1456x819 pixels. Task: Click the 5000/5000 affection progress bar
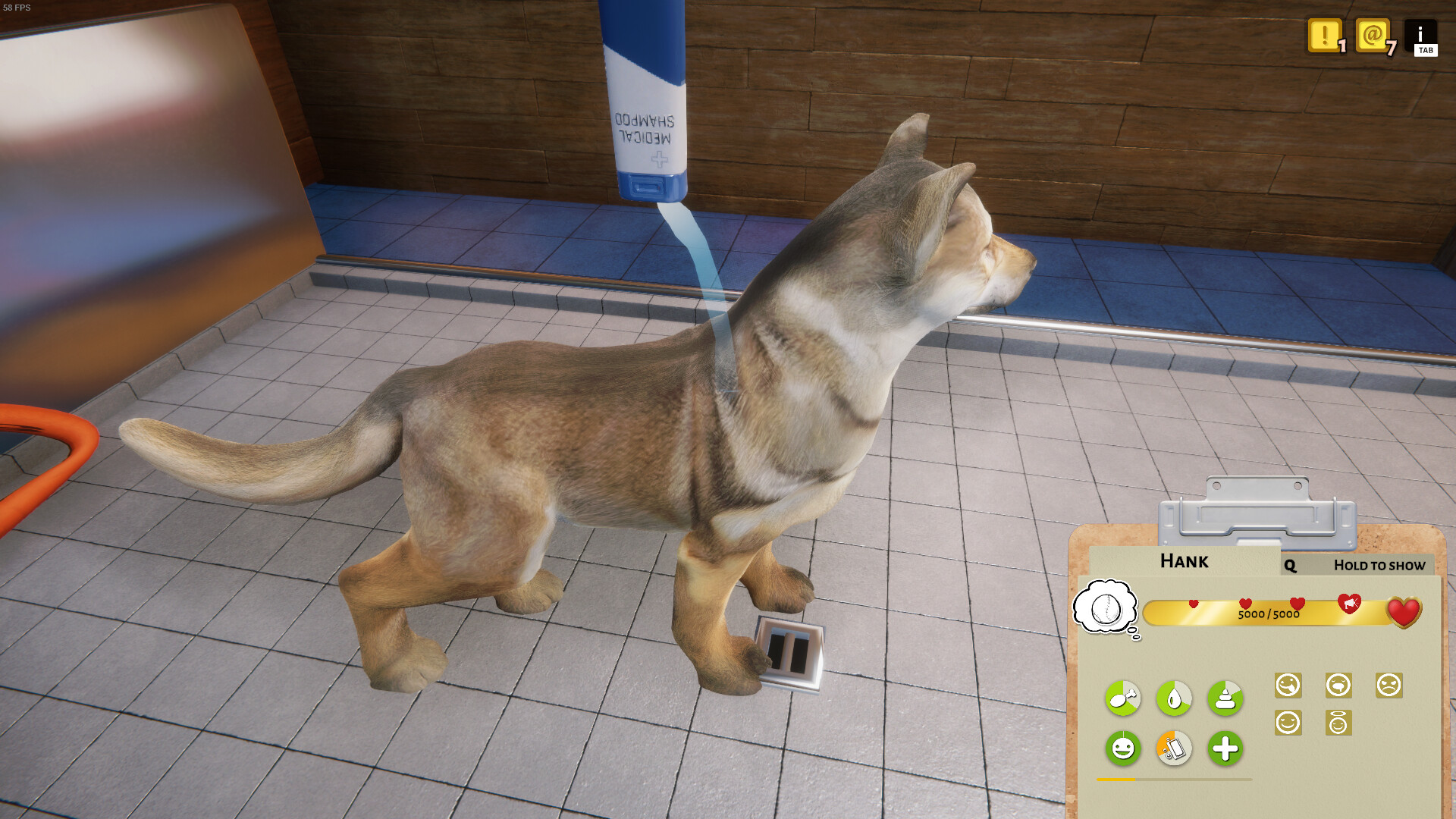[x=1269, y=614]
